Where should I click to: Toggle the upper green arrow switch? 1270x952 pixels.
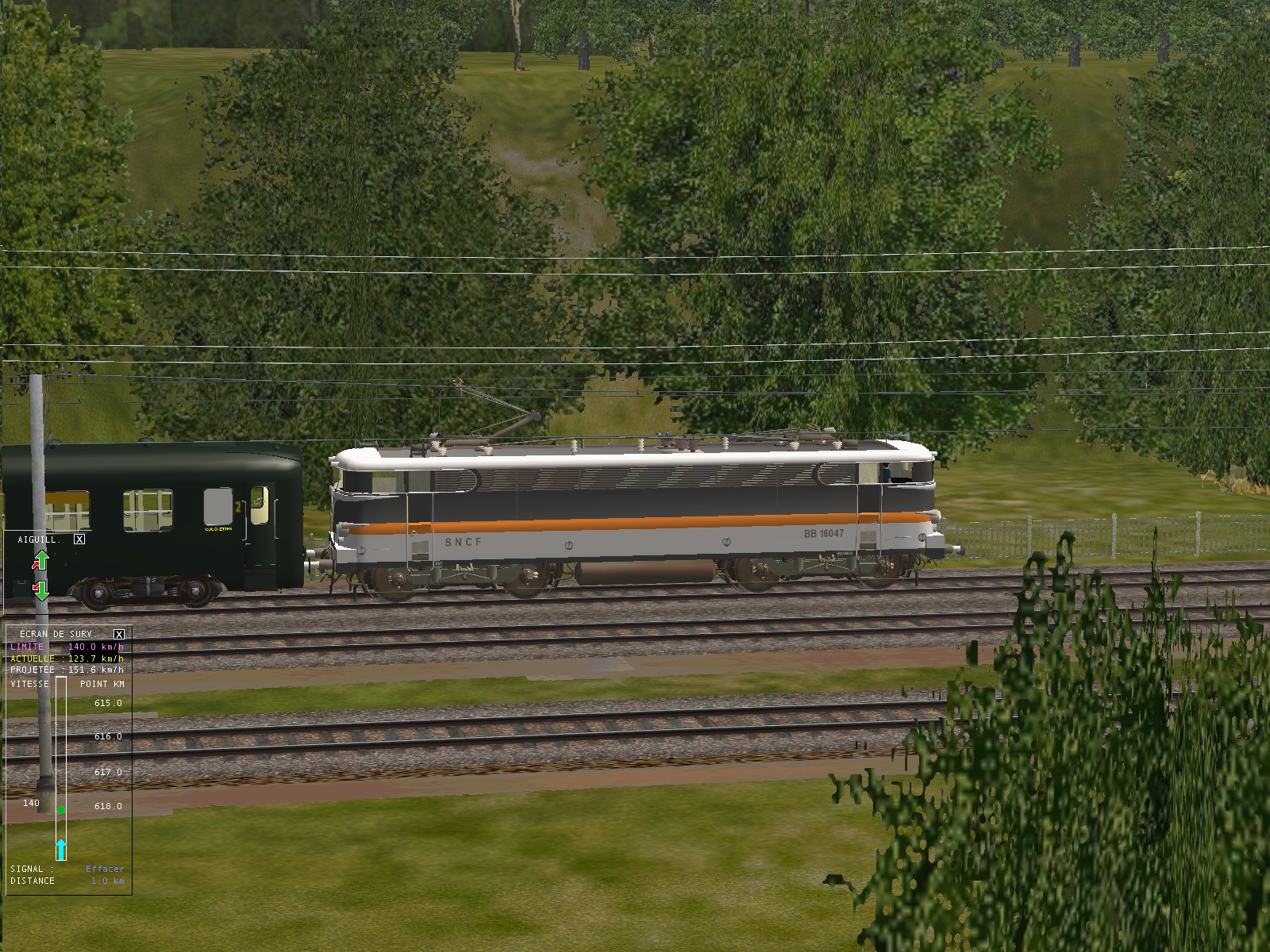pos(40,561)
